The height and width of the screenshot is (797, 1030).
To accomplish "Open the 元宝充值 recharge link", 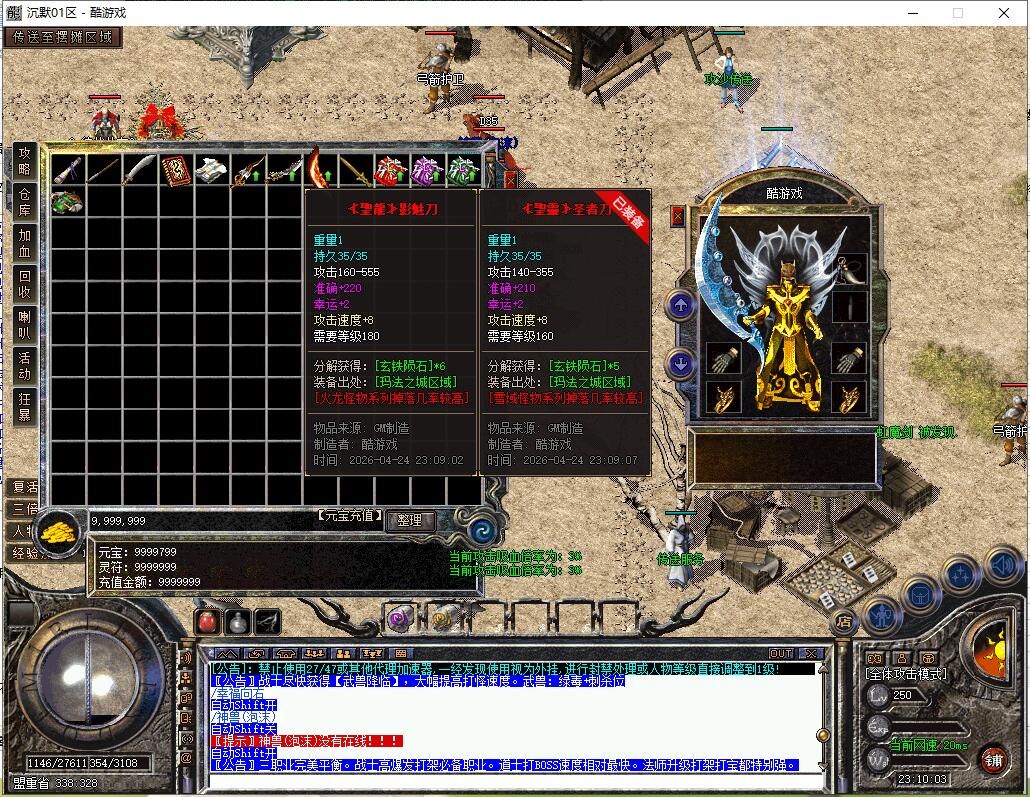I will pyautogui.click(x=350, y=516).
